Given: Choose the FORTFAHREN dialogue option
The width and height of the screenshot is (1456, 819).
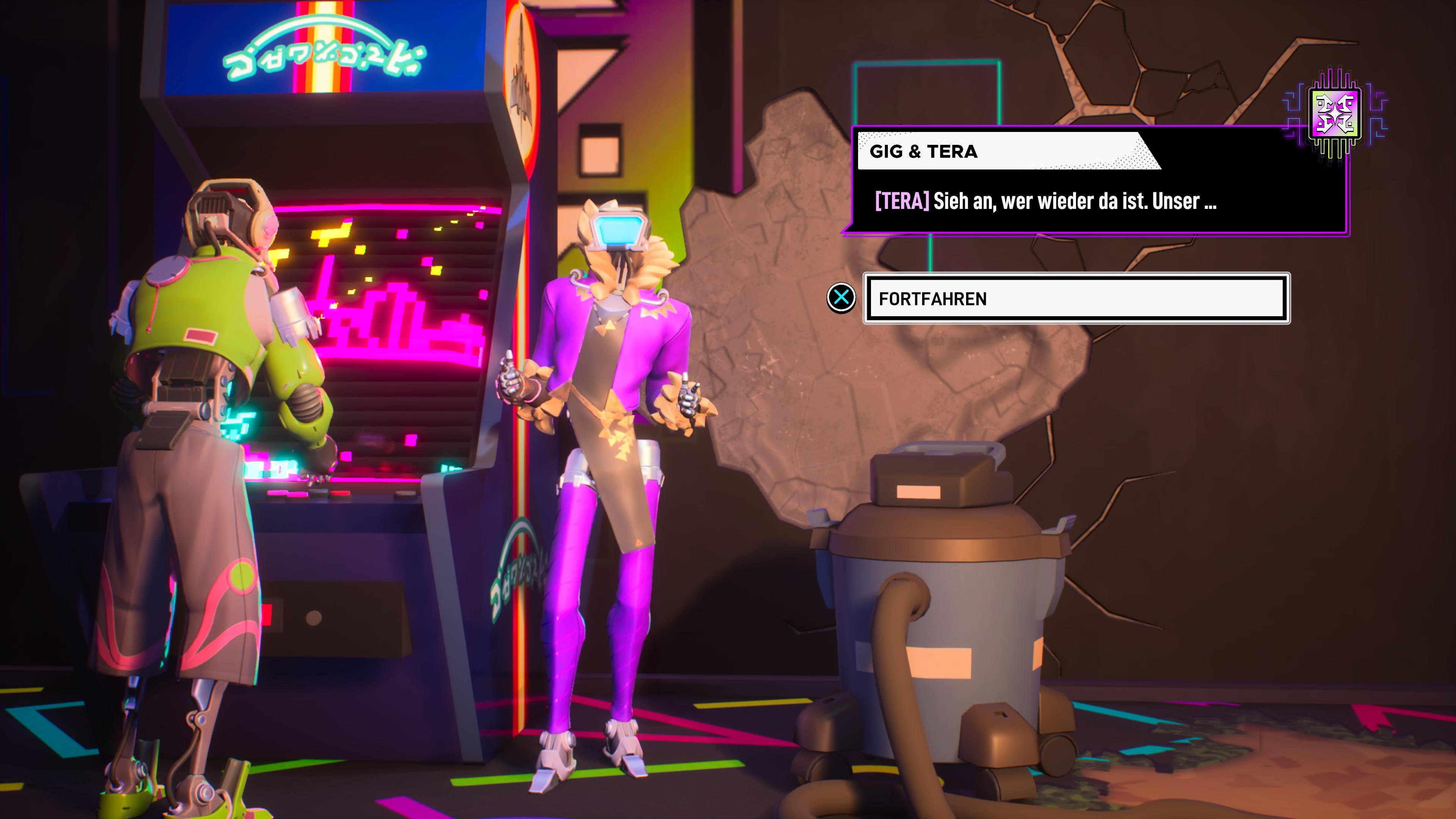Looking at the screenshot, I should [x=1076, y=298].
